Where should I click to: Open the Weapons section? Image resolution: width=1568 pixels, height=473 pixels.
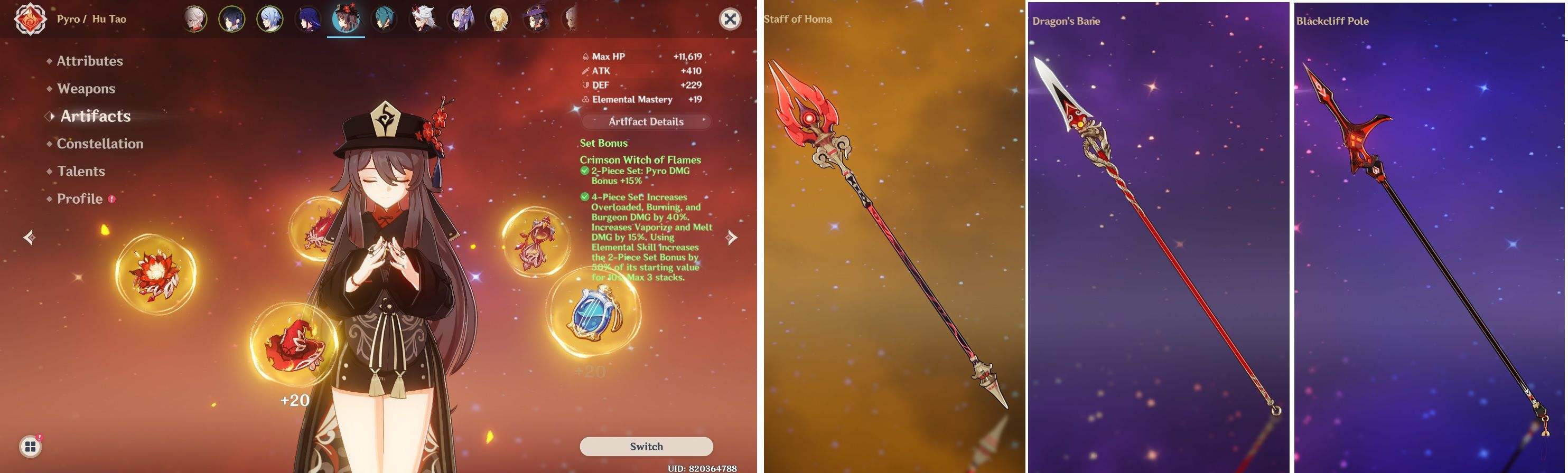85,88
